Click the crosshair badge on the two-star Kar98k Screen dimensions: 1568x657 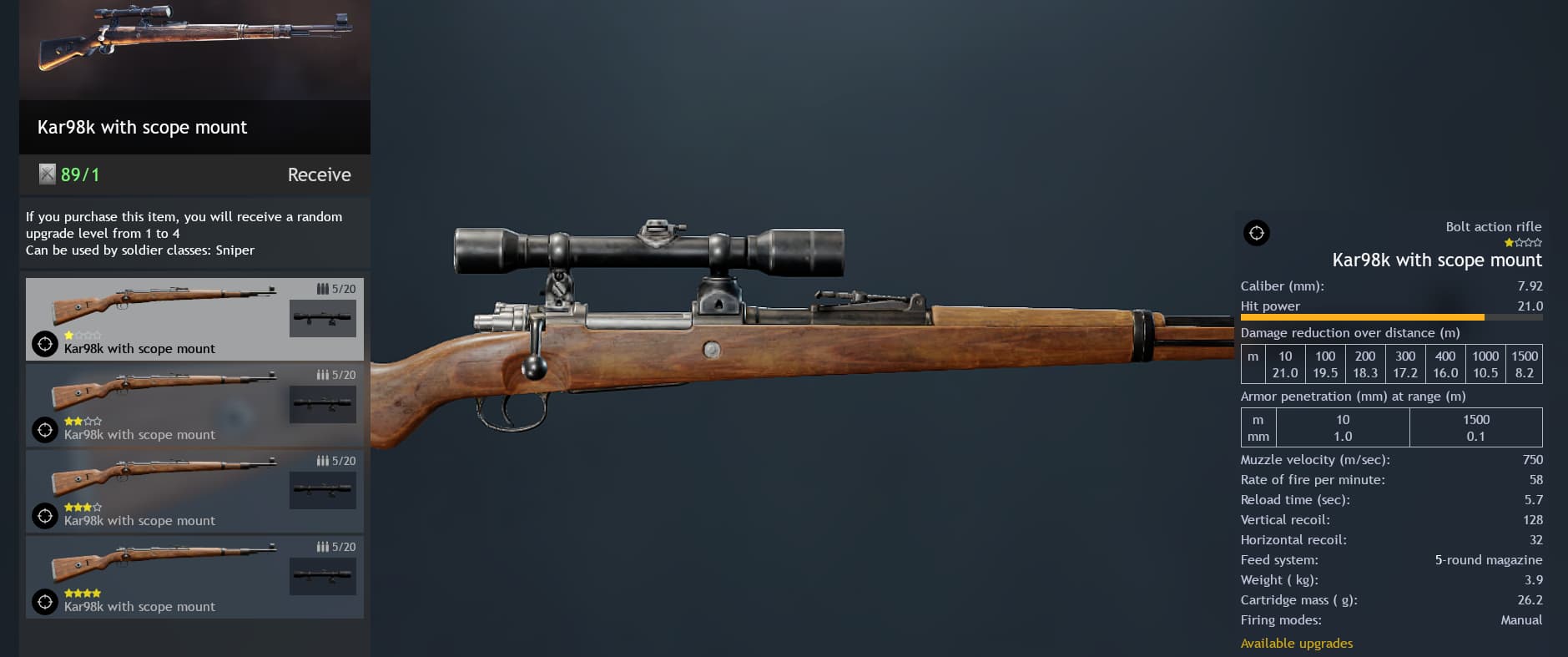click(44, 430)
